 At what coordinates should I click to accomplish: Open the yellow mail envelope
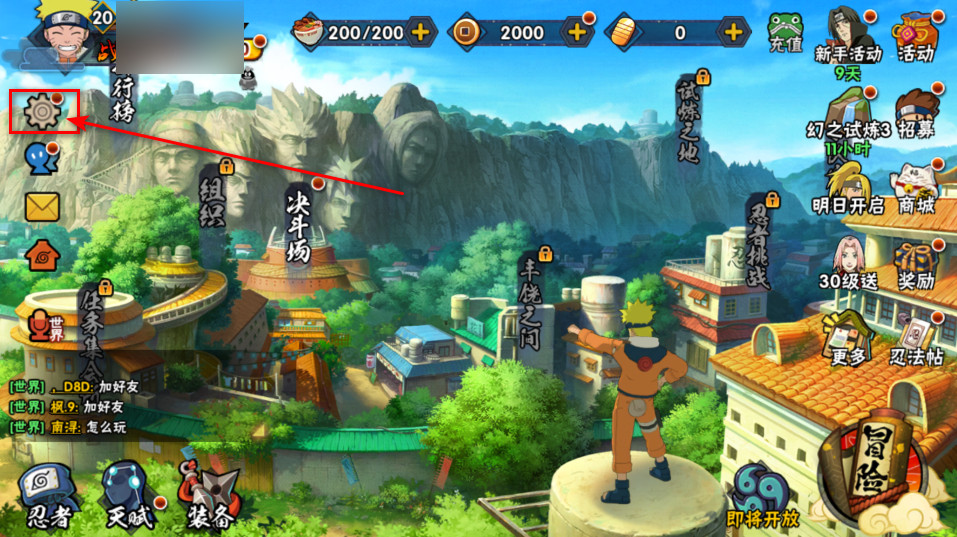click(x=42, y=206)
